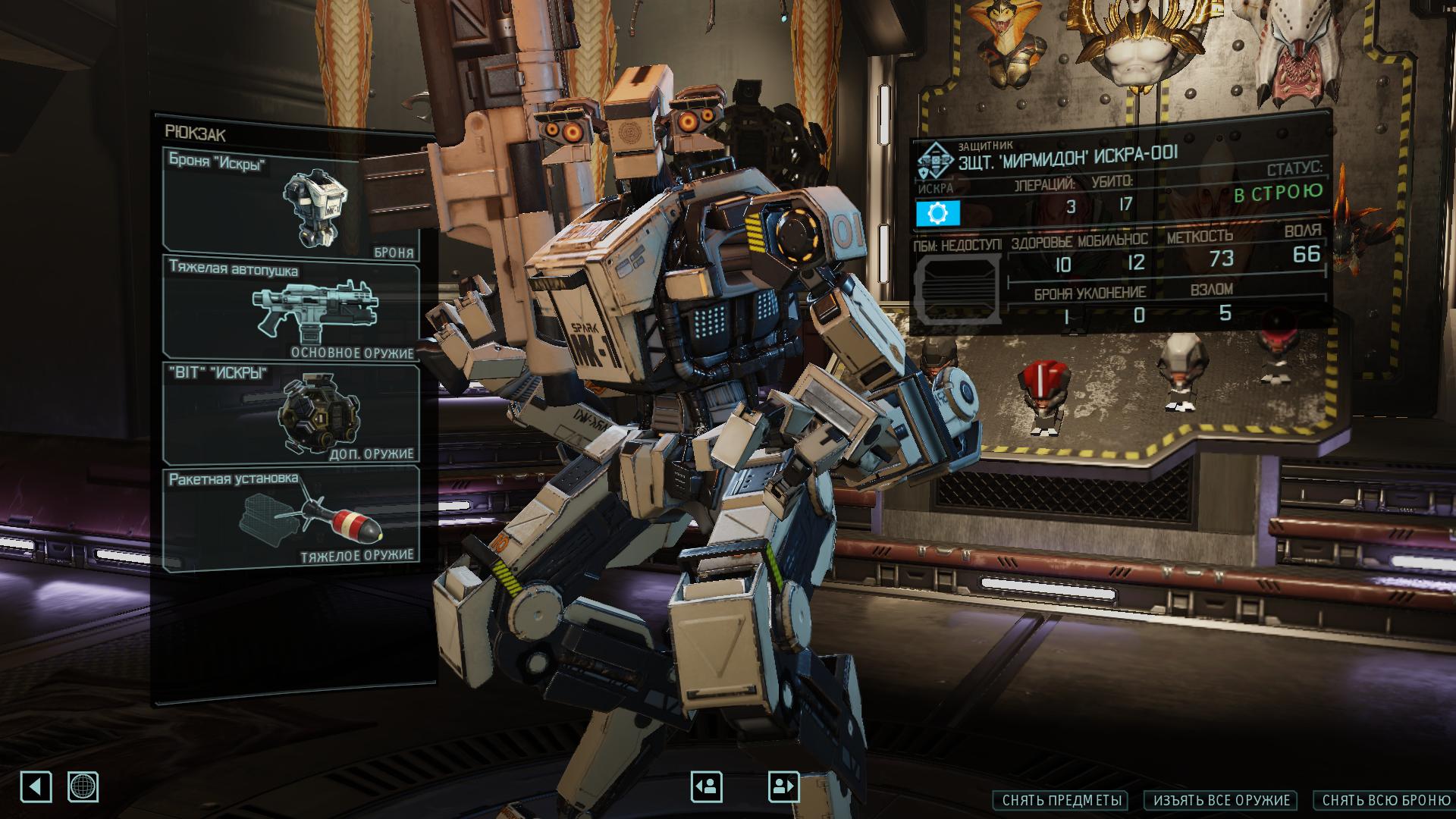Switch to the next soldier
1456x819 pixels.
coord(783,786)
